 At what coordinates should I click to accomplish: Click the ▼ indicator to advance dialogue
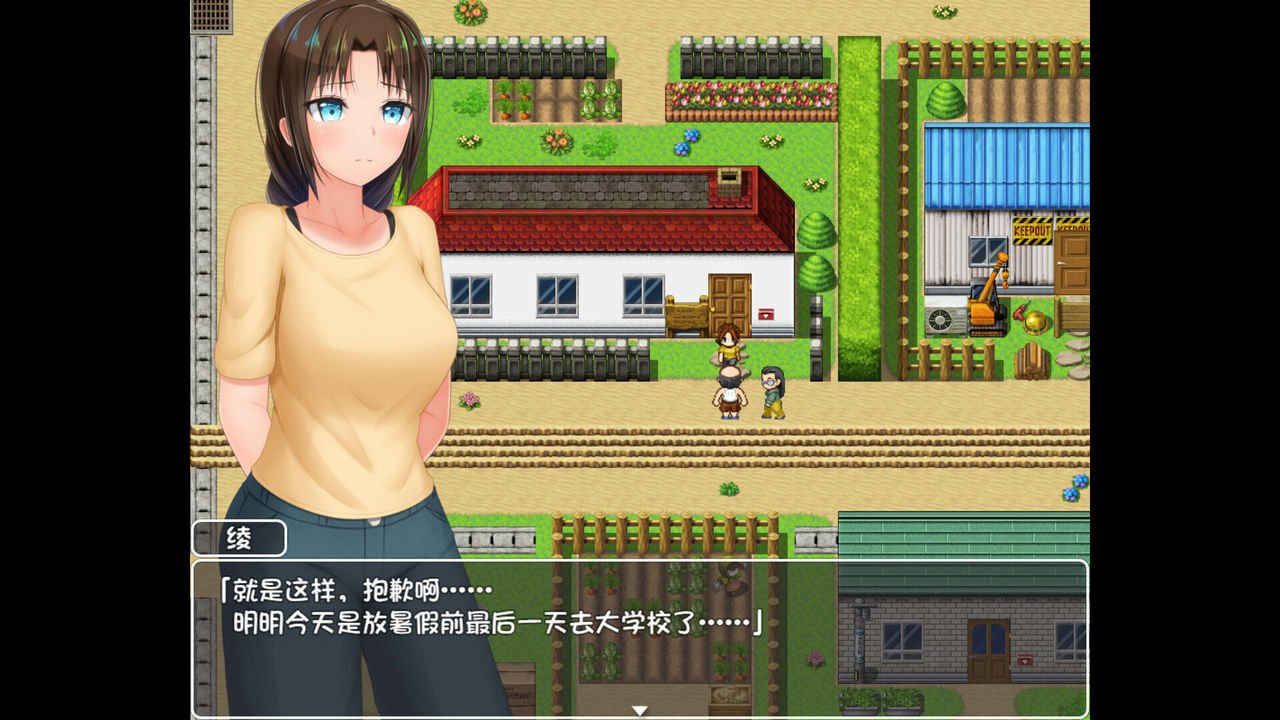tap(638, 707)
